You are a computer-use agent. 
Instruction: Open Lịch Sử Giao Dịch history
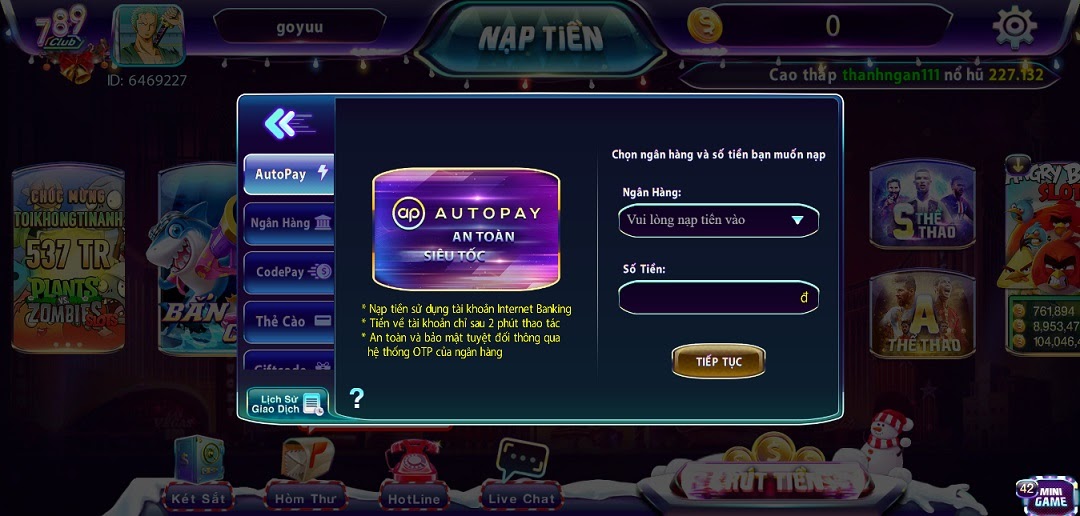287,403
